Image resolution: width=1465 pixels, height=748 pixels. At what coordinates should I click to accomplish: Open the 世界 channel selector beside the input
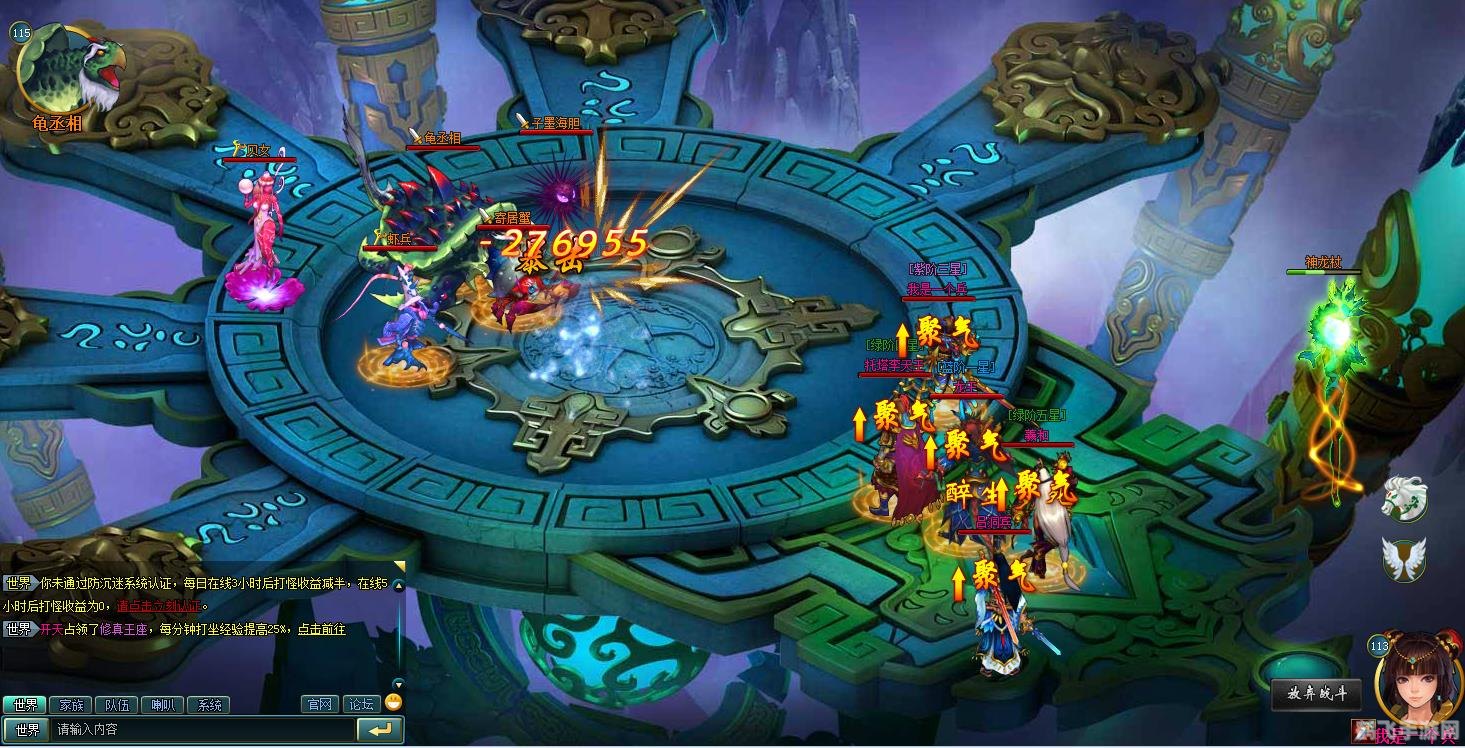tap(27, 730)
